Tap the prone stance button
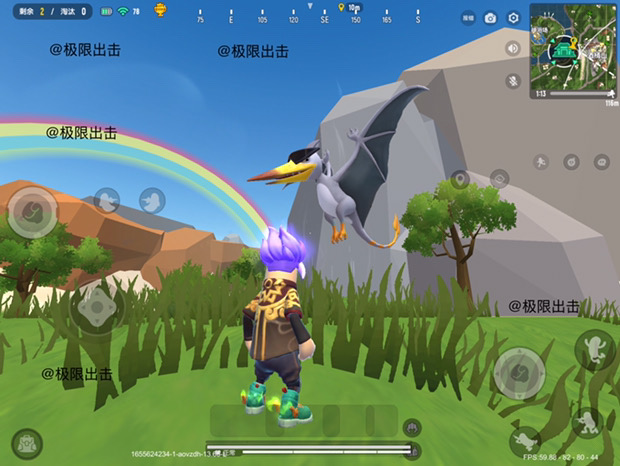The width and height of the screenshot is (620, 466). [x=524, y=441]
